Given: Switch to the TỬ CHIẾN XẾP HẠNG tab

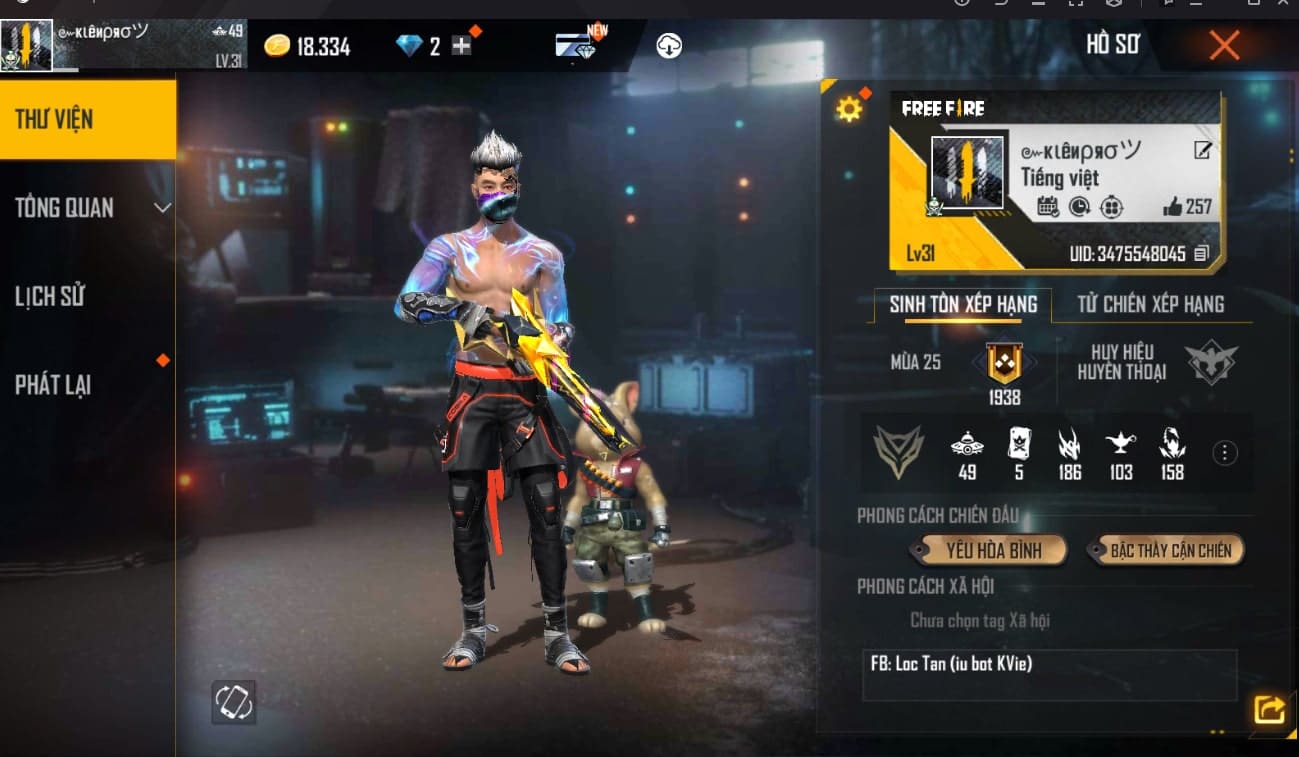Looking at the screenshot, I should pos(1152,304).
